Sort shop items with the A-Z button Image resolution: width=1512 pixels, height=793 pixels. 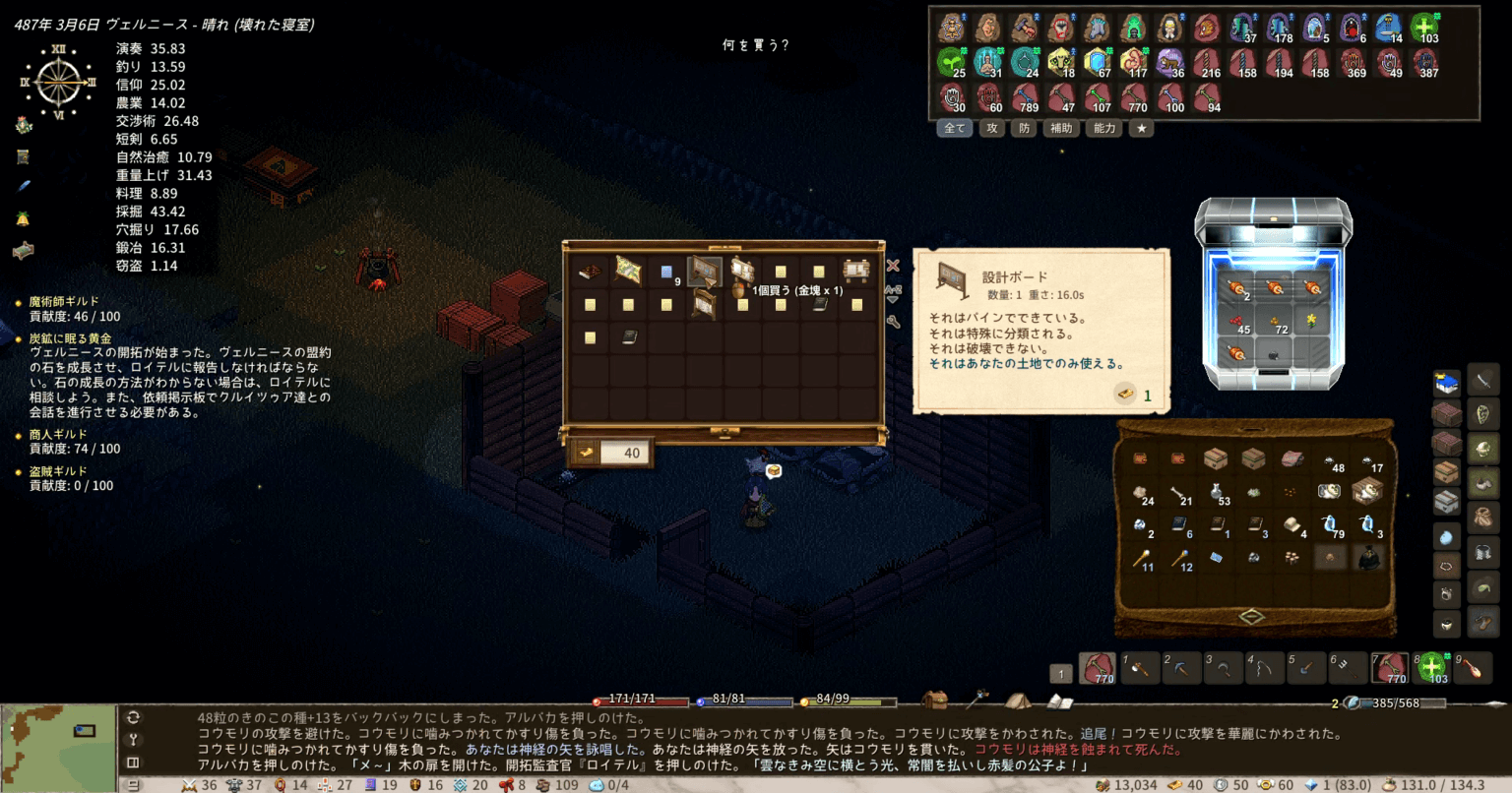pos(893,293)
